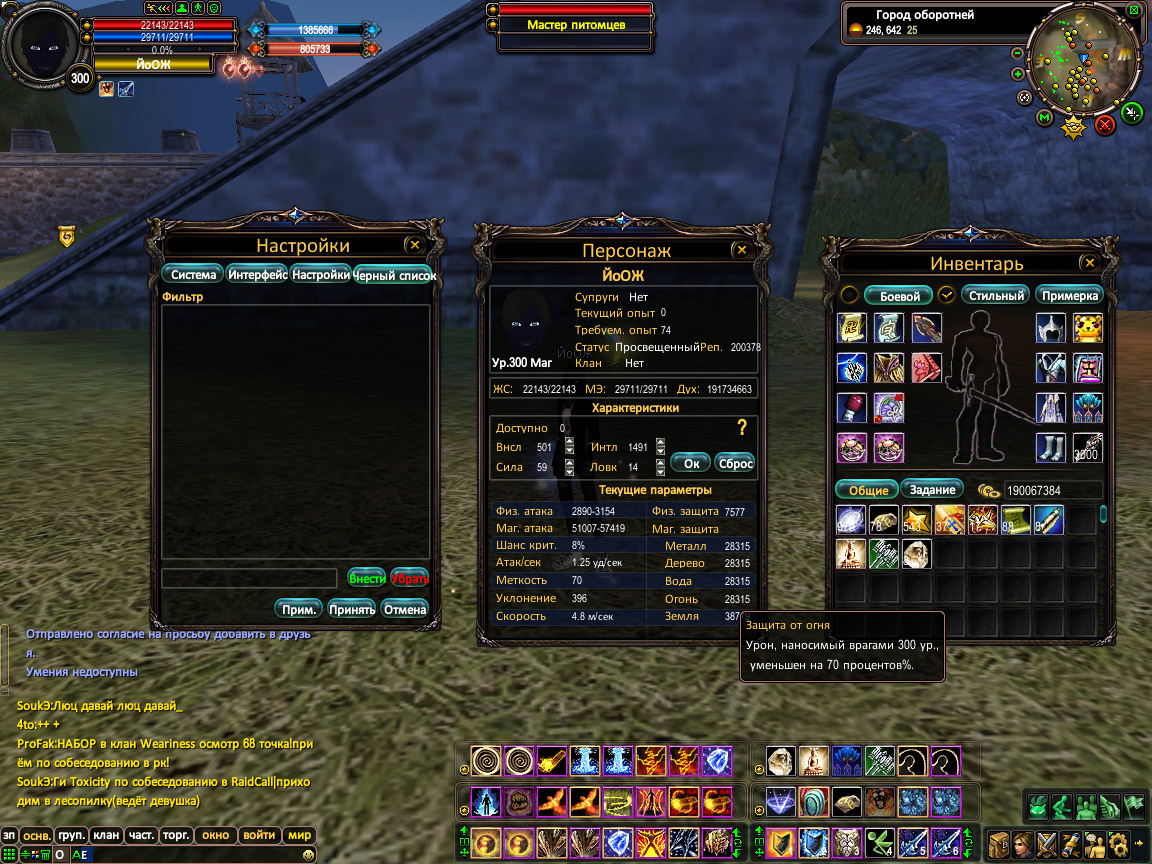The image size is (1152, 864).
Task: Confirm settings with Принять button
Action: click(x=351, y=609)
